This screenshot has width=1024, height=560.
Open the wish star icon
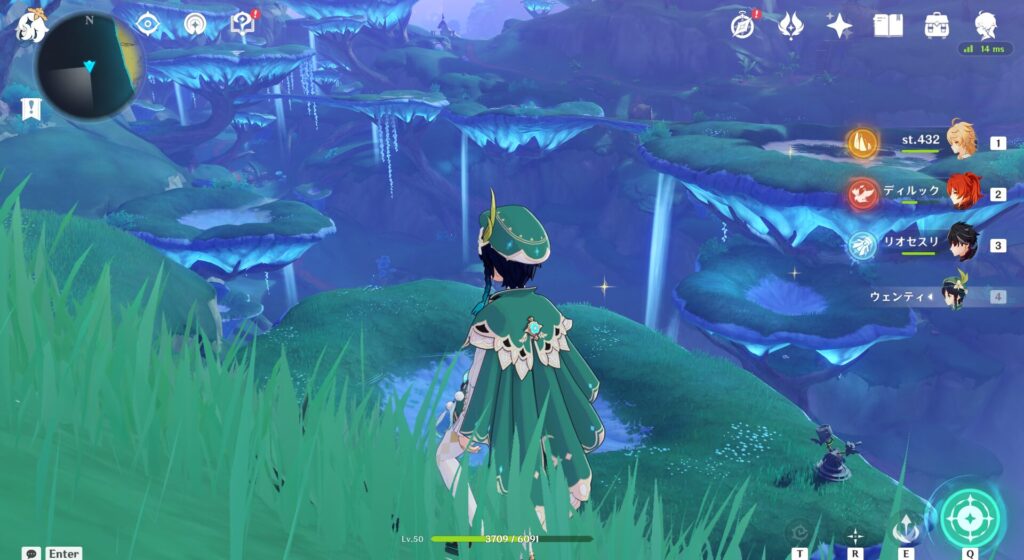click(839, 26)
